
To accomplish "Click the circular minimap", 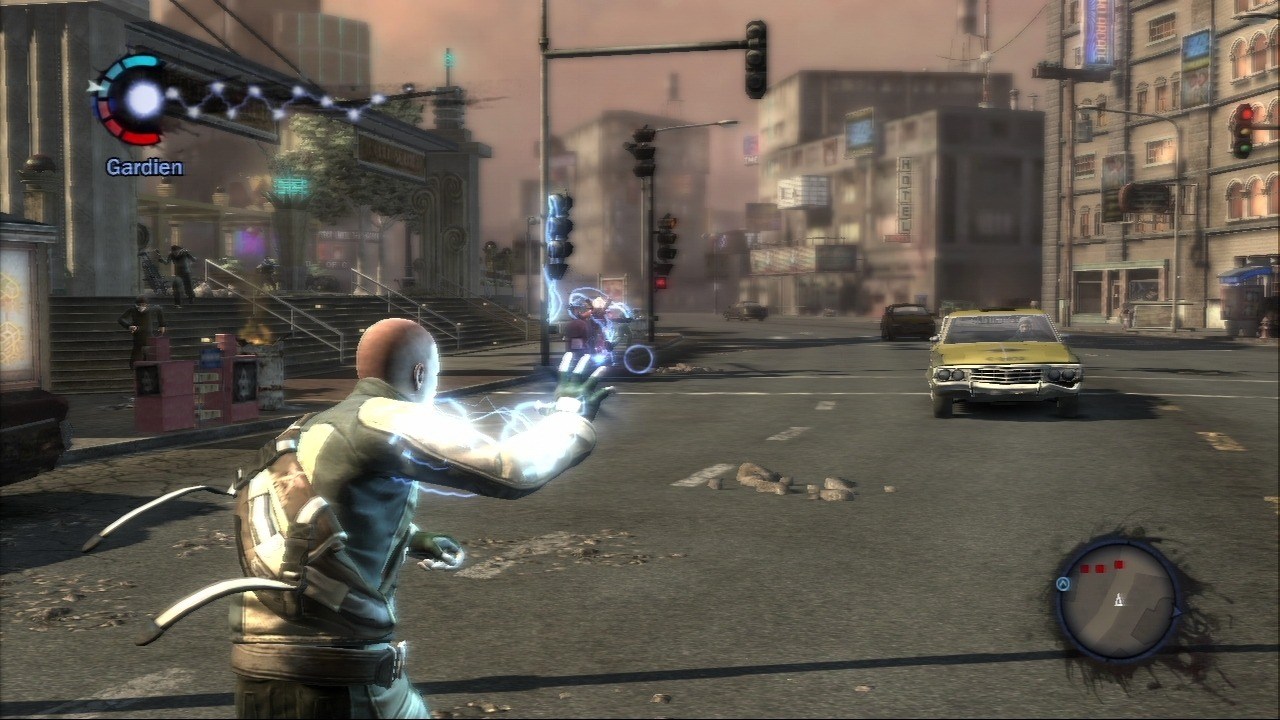I will coord(1118,600).
